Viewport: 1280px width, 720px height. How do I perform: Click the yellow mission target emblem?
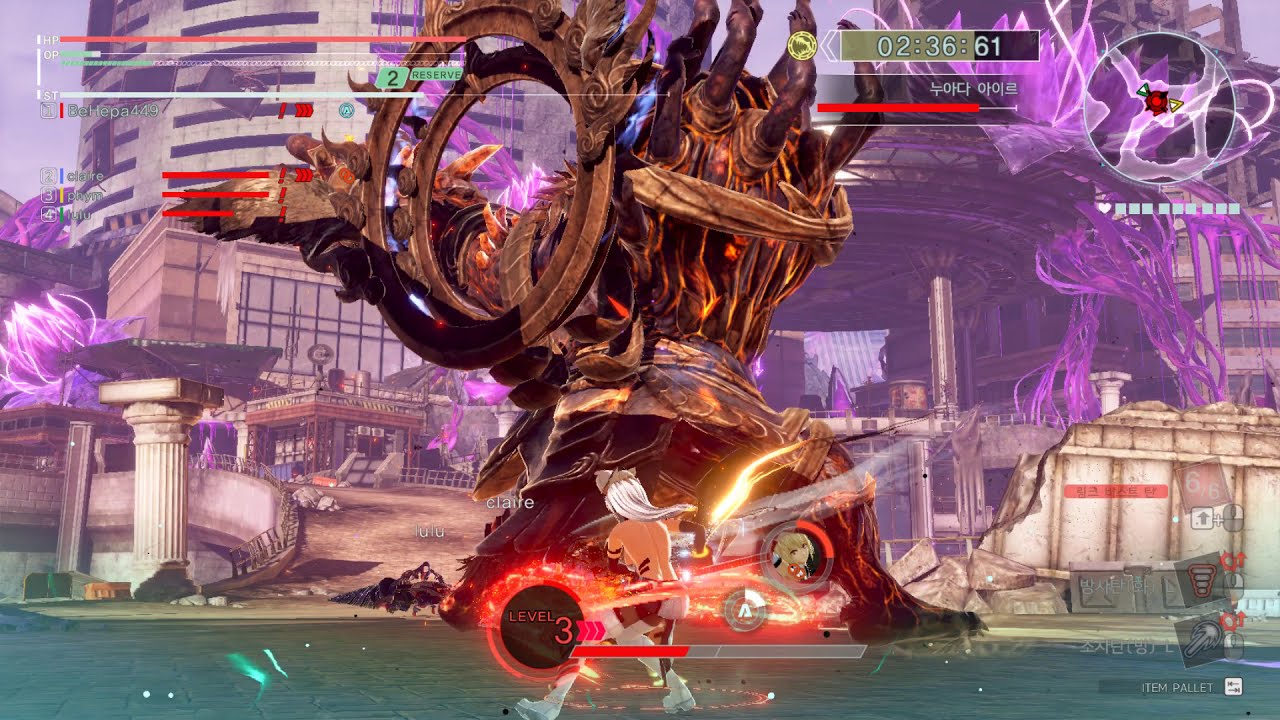click(802, 46)
